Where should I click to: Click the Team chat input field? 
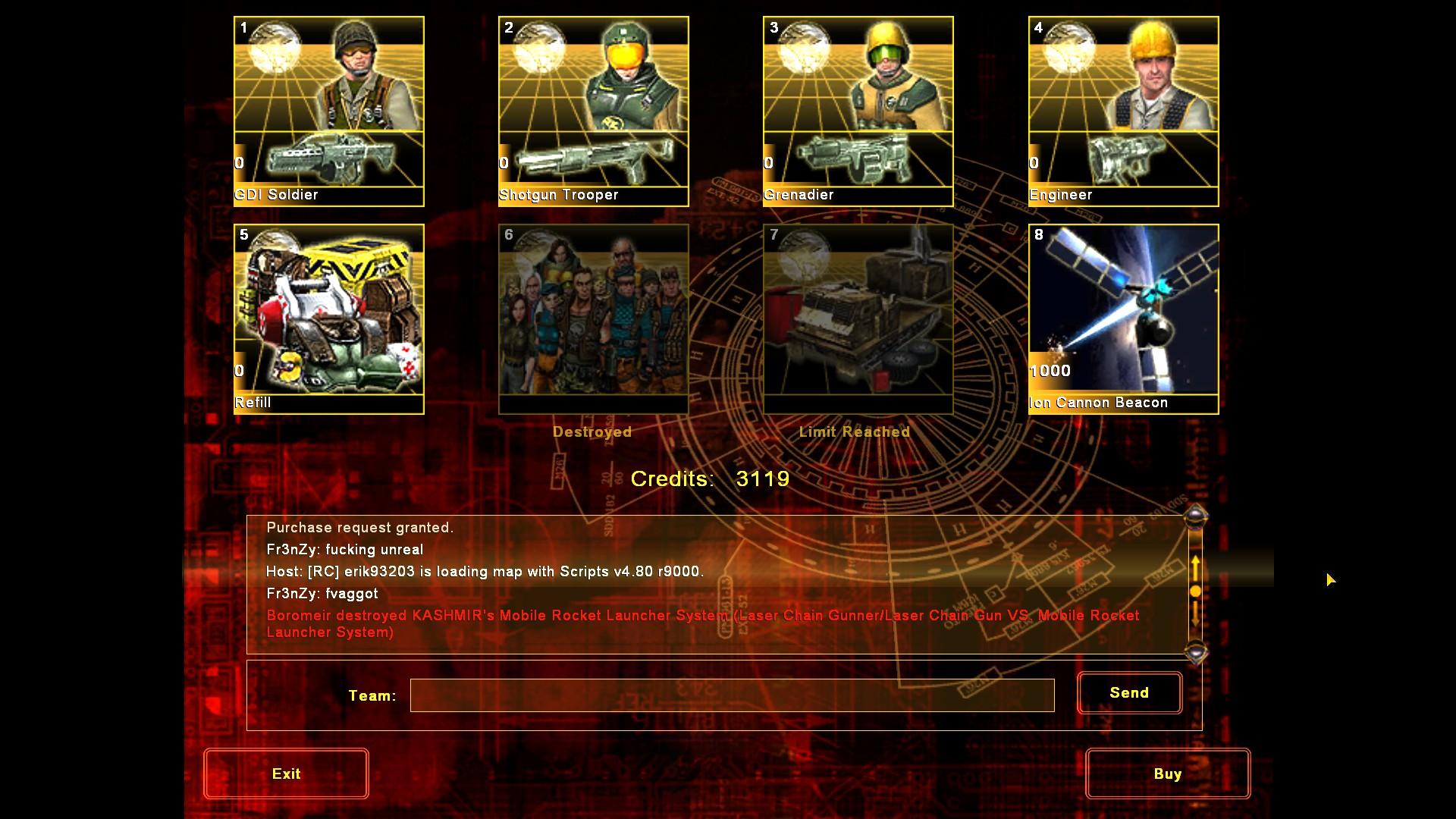coord(732,695)
